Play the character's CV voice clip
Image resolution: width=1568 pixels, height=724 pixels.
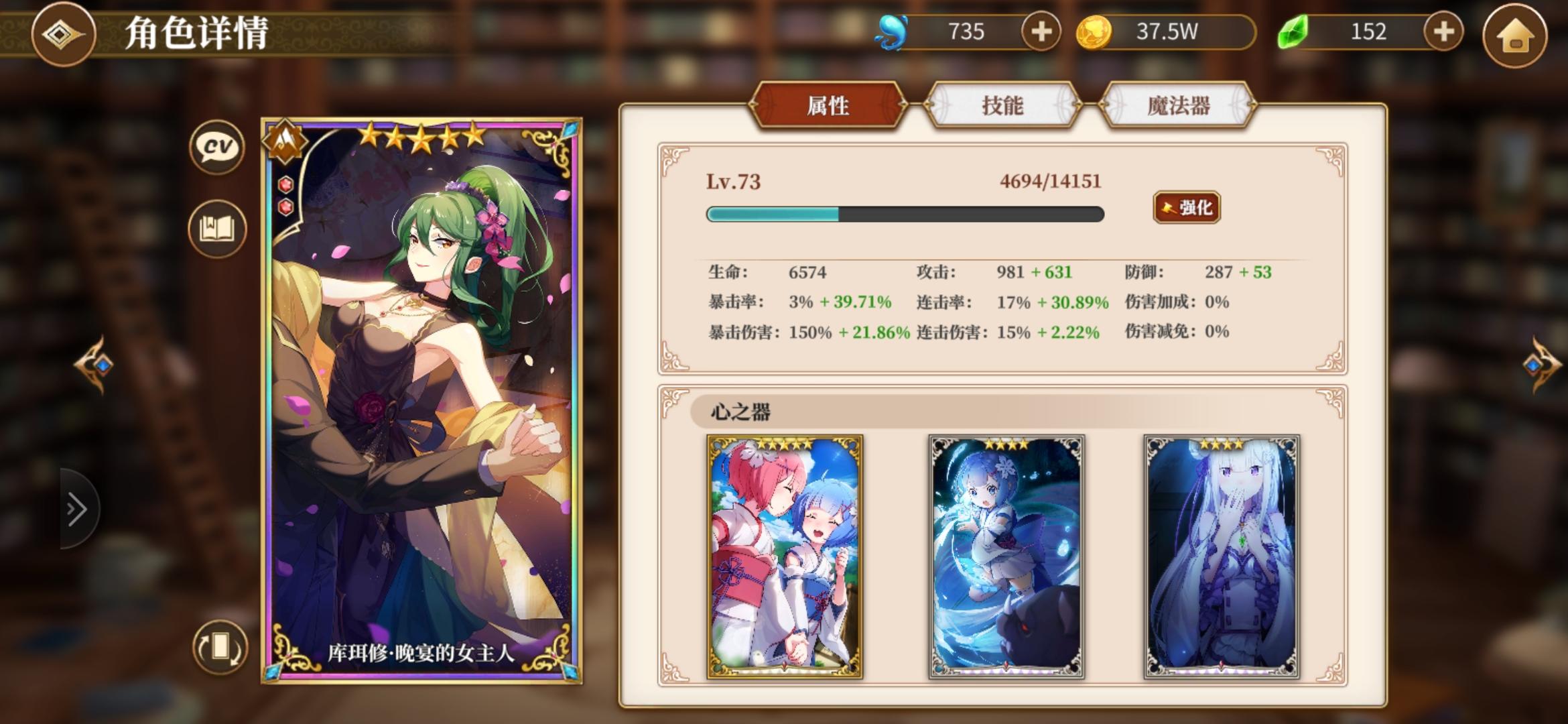216,147
